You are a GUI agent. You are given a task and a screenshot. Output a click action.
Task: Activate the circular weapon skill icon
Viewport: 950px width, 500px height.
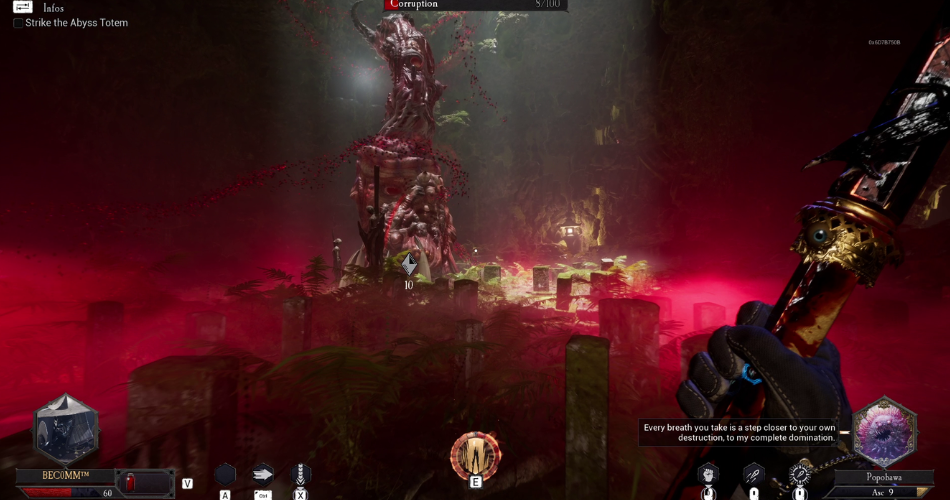point(799,474)
